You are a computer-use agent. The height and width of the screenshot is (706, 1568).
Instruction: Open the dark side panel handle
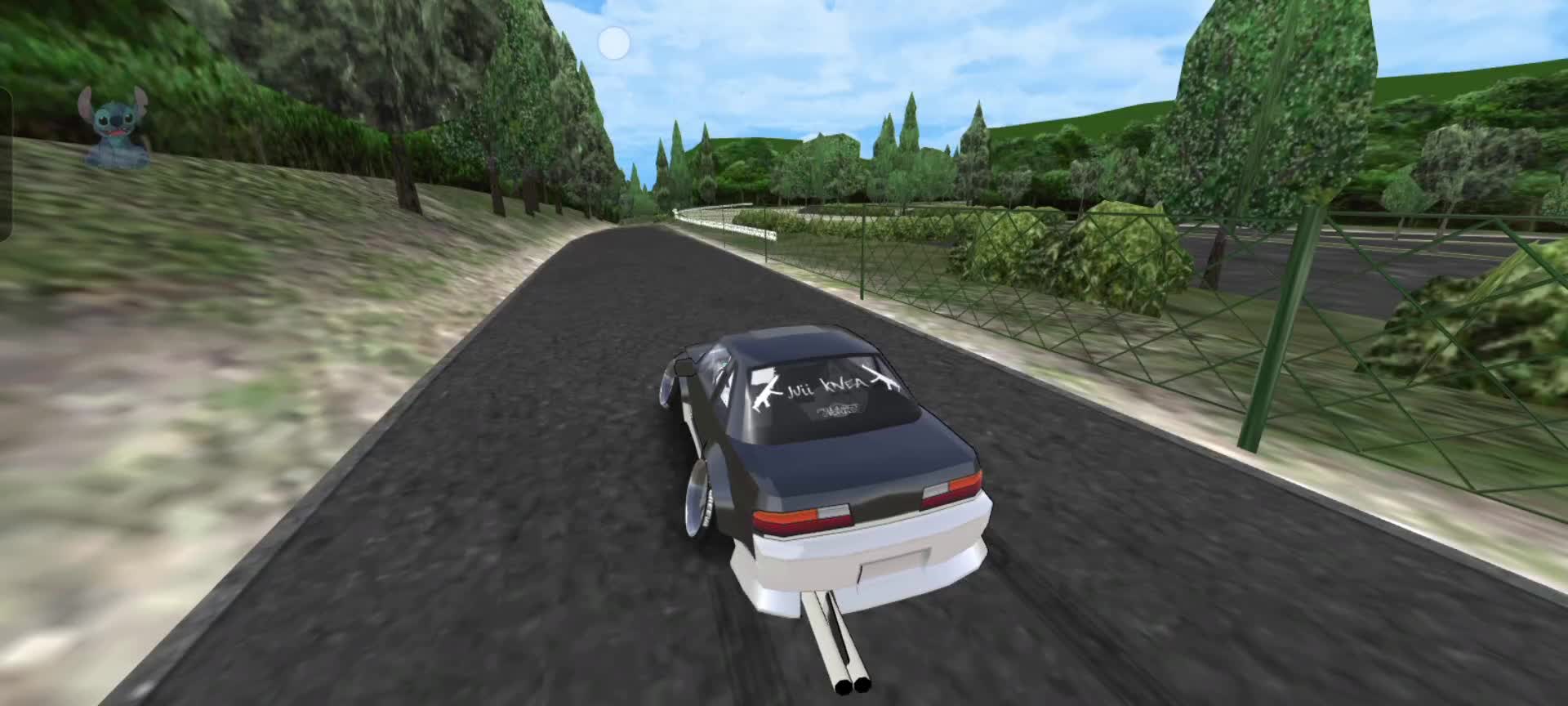click(5, 163)
